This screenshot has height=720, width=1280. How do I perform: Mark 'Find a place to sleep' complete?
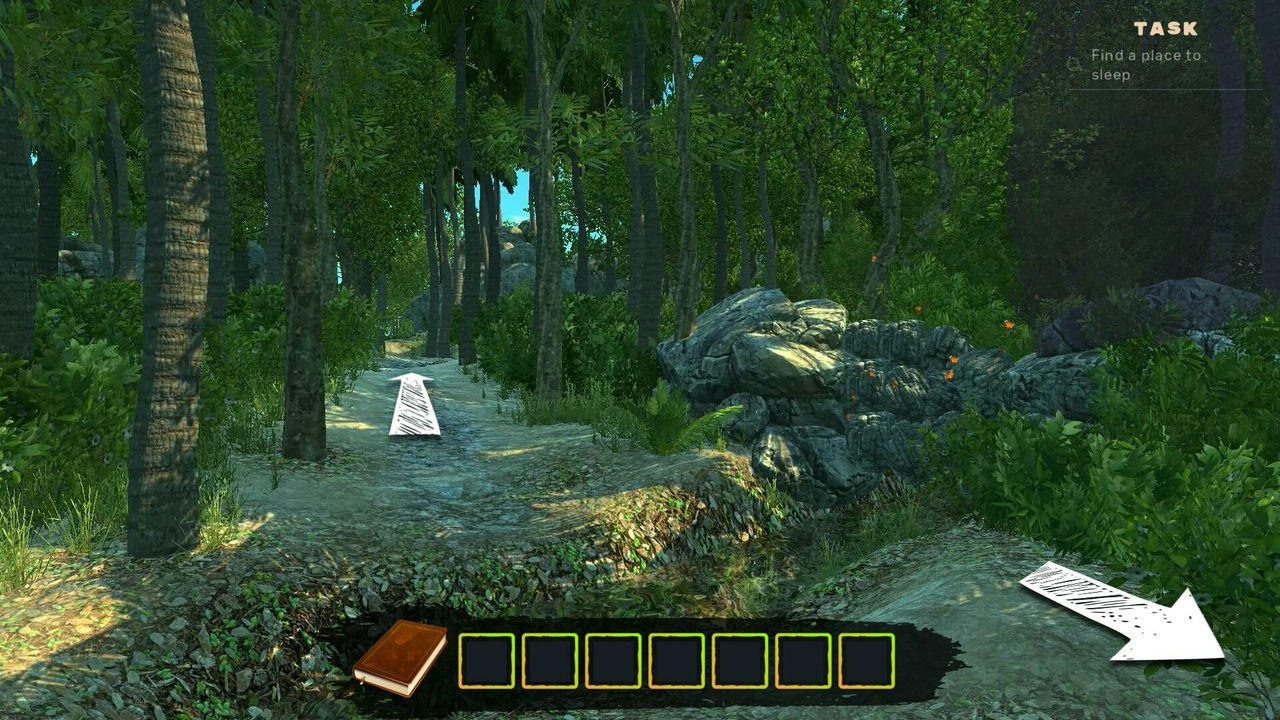pos(1072,62)
